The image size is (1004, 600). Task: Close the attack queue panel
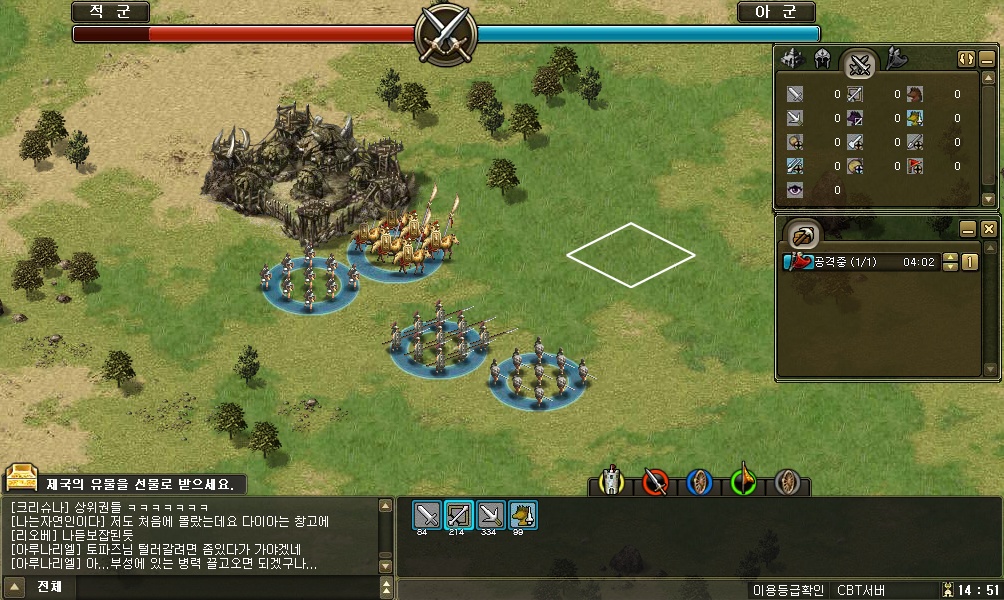click(x=988, y=229)
